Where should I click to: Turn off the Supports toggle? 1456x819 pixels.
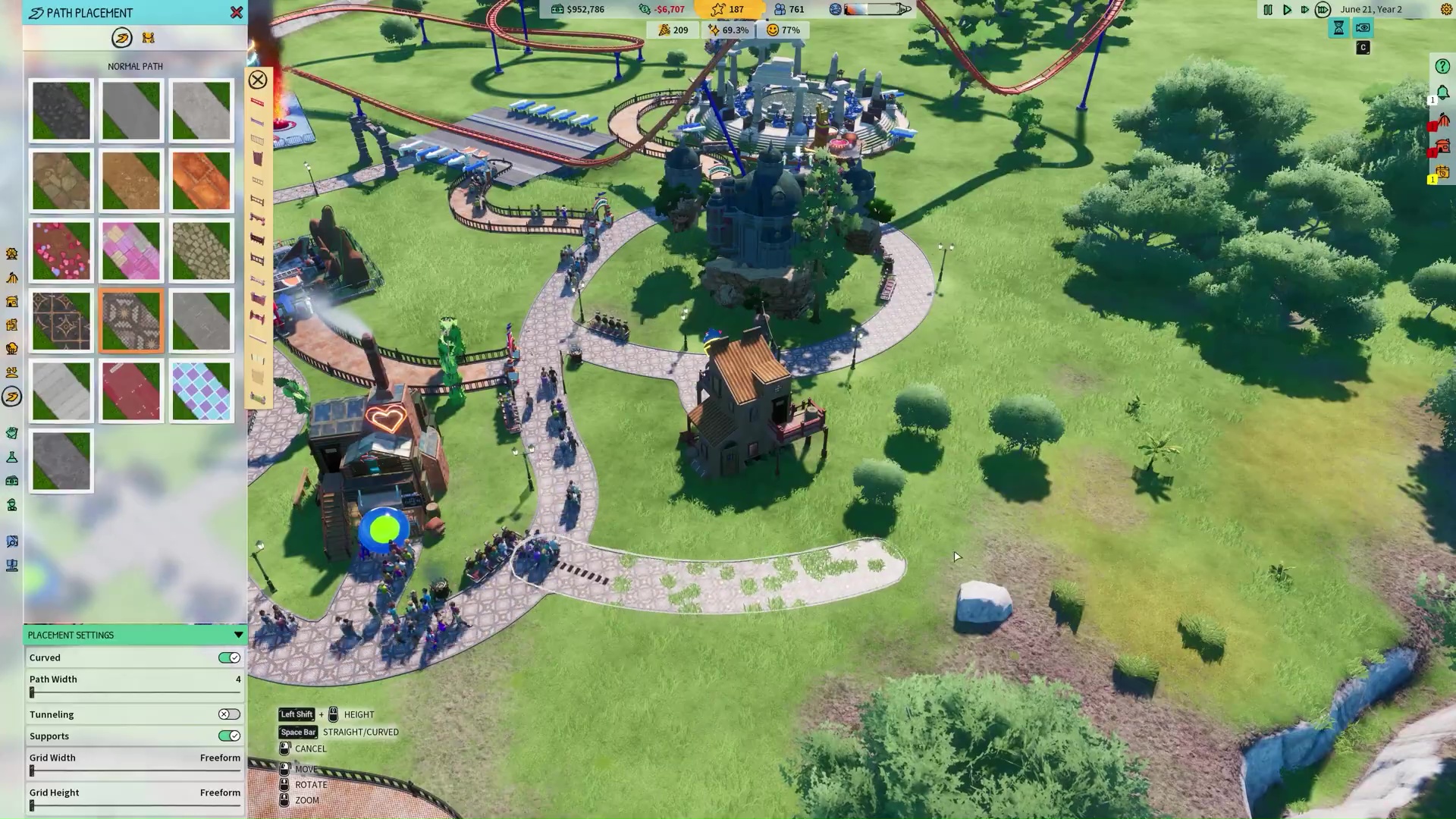(229, 736)
